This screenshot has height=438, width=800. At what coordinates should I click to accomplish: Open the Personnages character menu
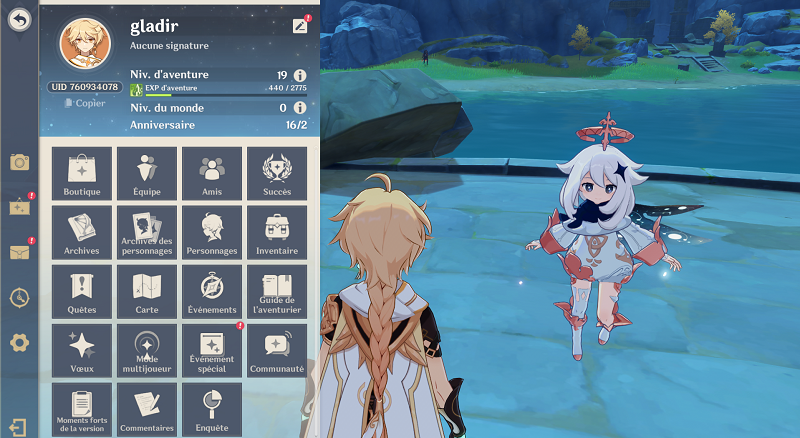(x=211, y=232)
